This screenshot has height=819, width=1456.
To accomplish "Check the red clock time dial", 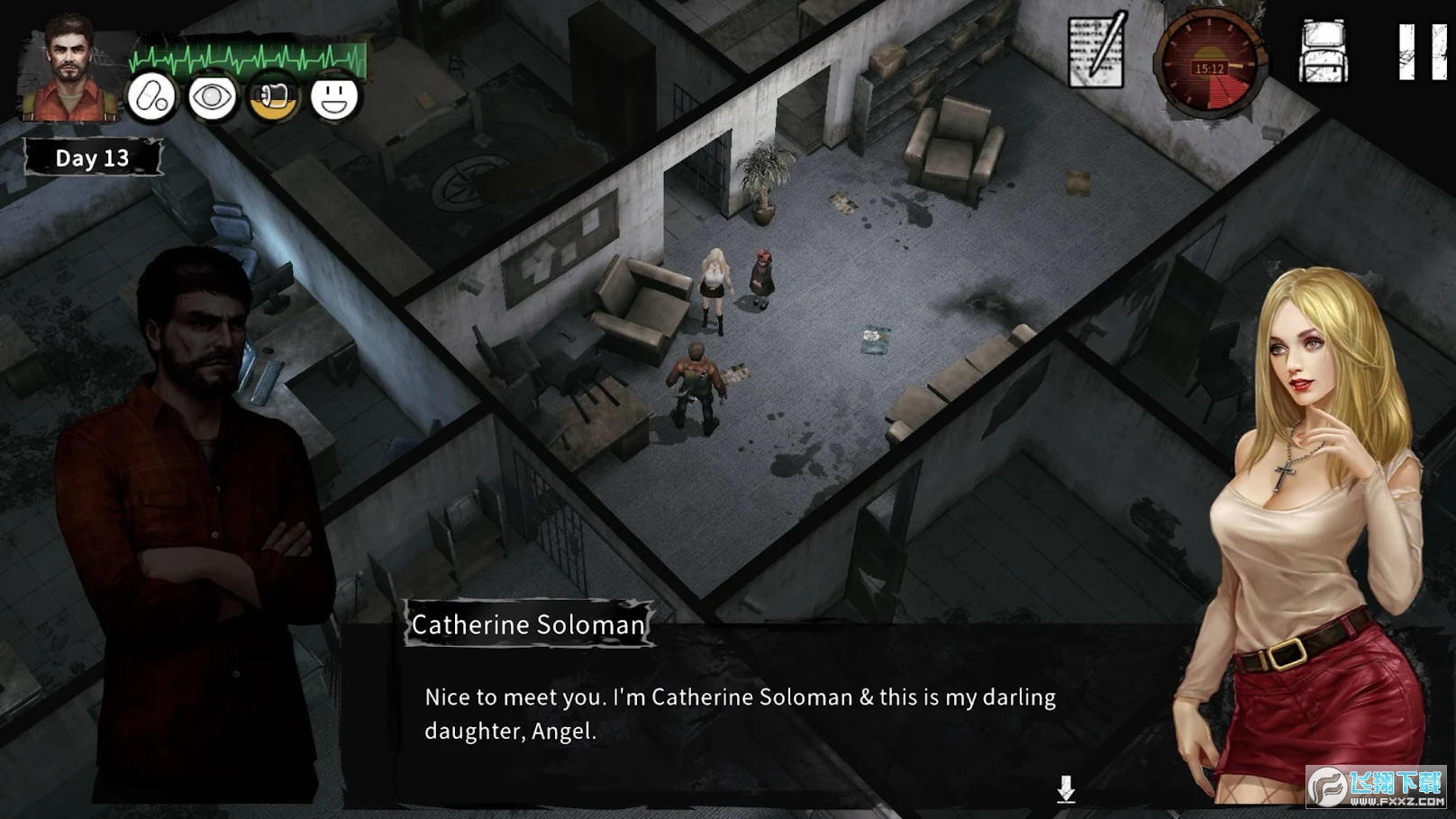I will 1210,65.
